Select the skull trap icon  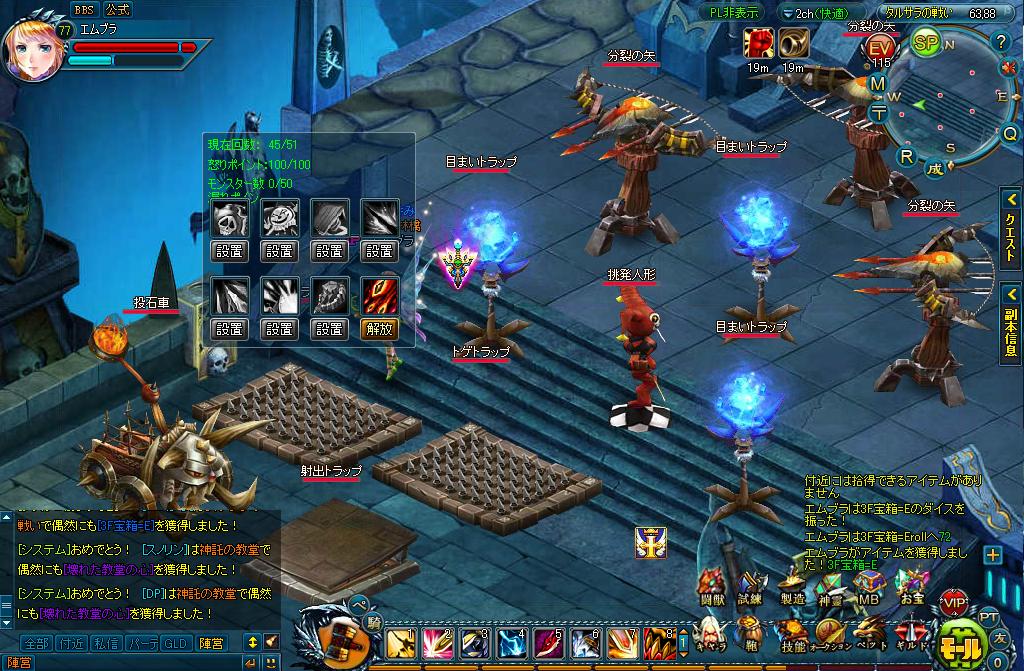pyautogui.click(x=229, y=216)
